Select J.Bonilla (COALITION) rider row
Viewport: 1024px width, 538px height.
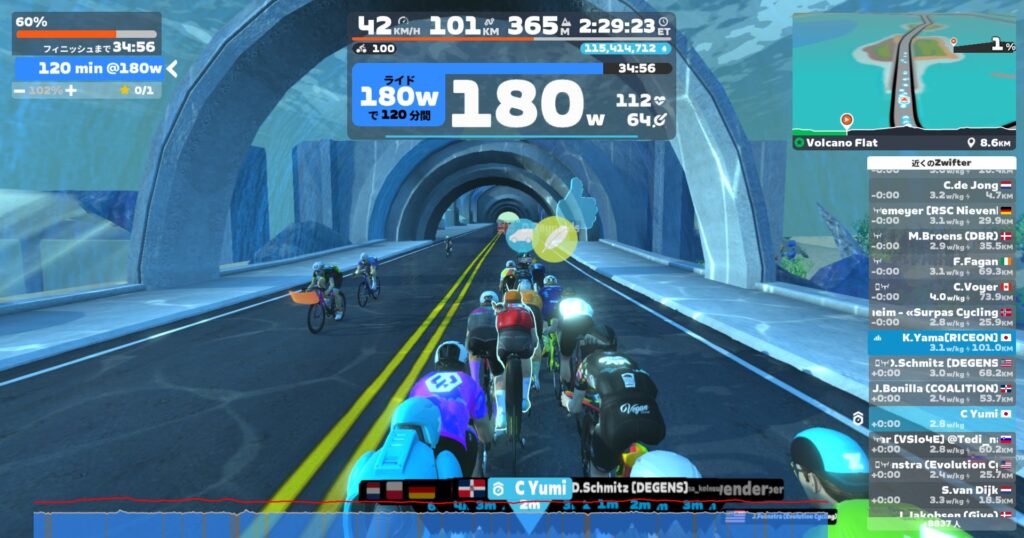(941, 393)
